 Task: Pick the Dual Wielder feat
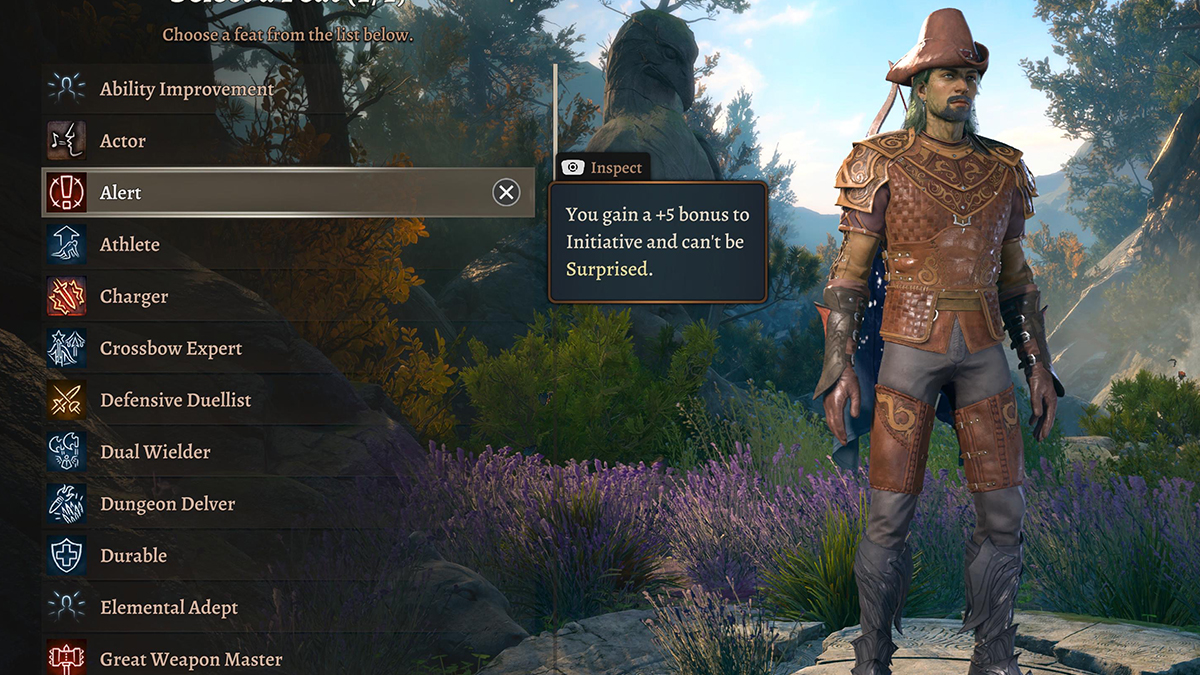click(x=155, y=452)
